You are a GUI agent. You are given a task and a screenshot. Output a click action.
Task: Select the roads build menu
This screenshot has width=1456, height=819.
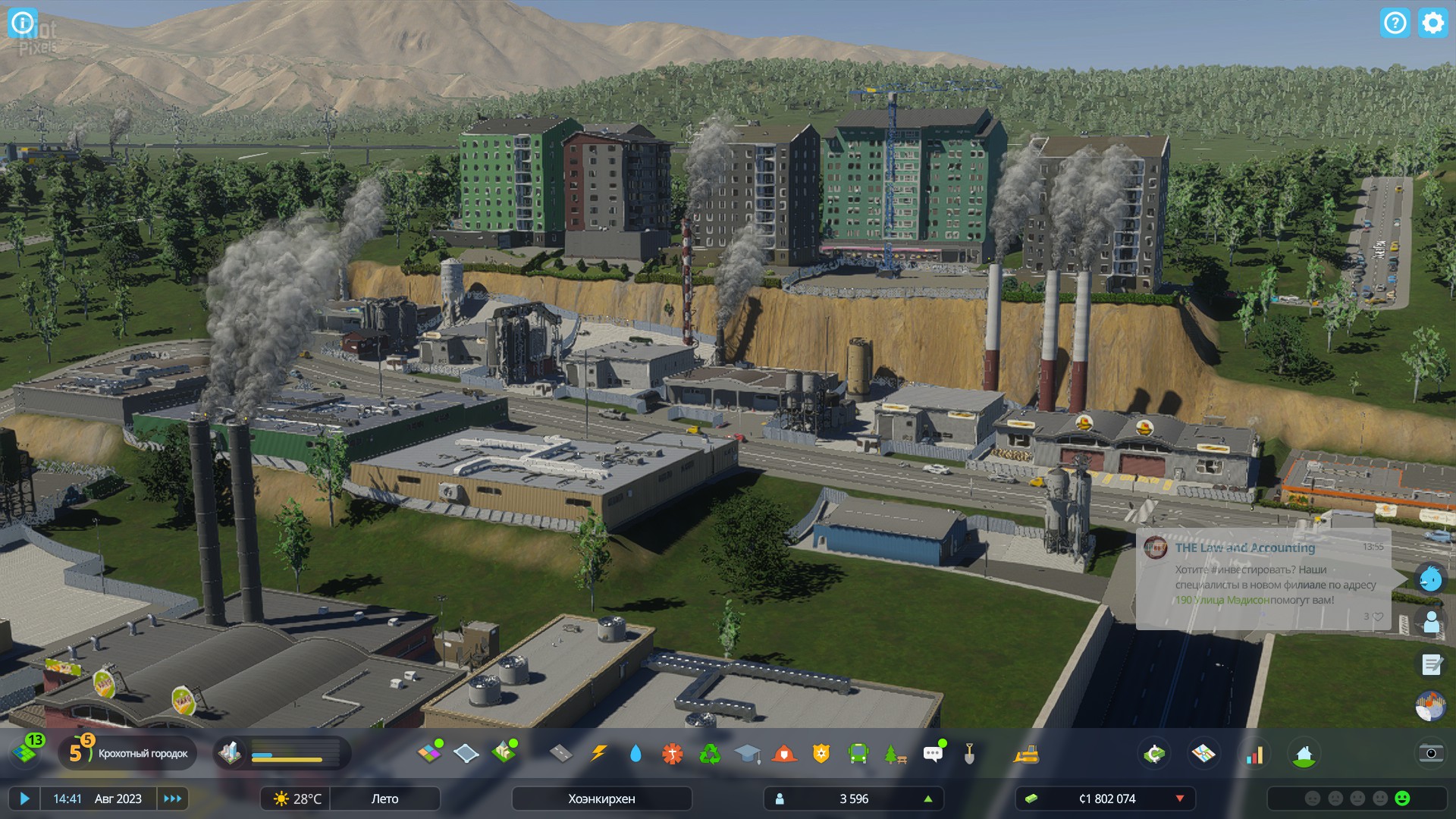(560, 753)
